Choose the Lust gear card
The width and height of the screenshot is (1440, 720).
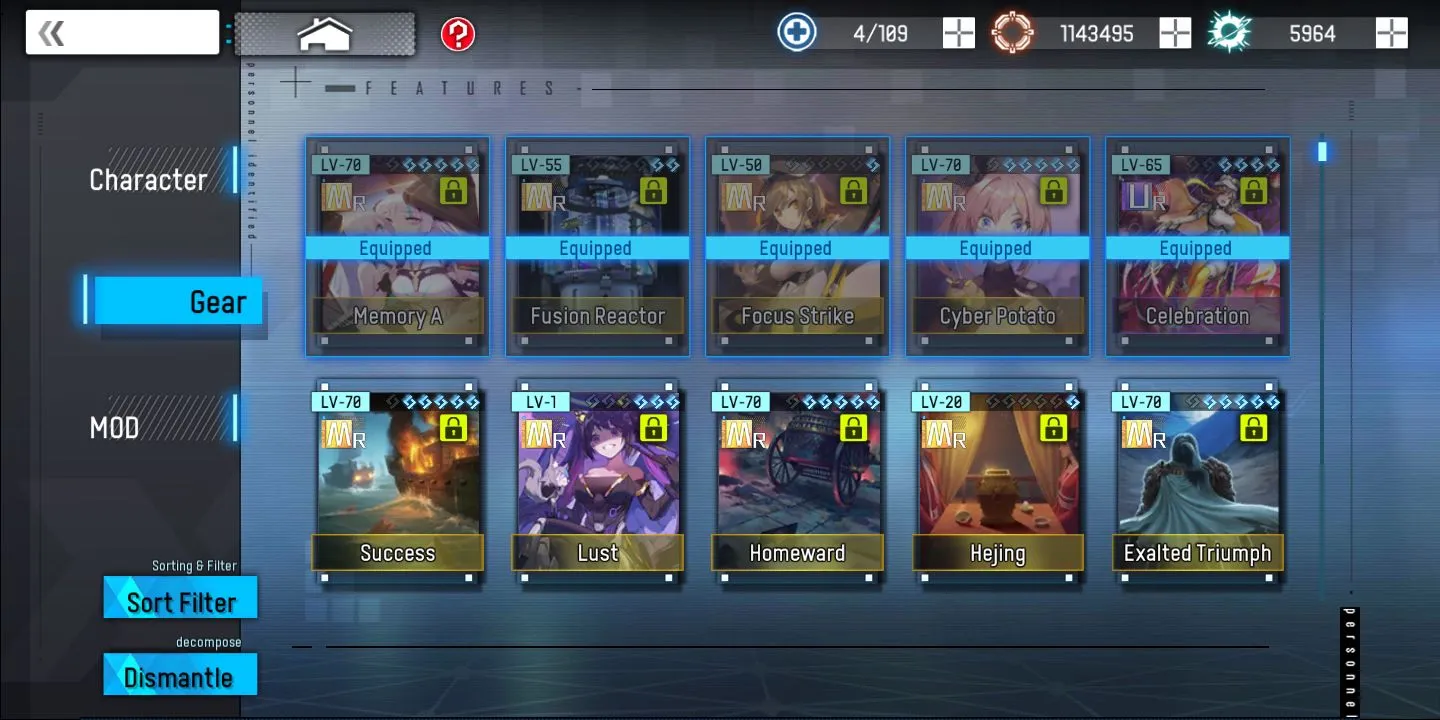point(597,478)
